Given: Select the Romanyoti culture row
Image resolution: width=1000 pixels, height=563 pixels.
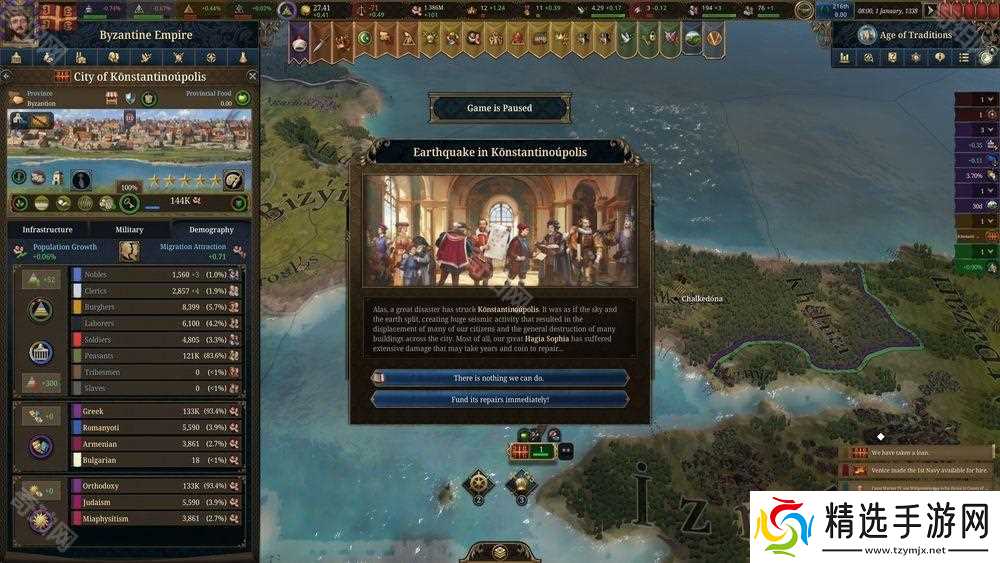Looking at the screenshot, I should [x=157, y=427].
